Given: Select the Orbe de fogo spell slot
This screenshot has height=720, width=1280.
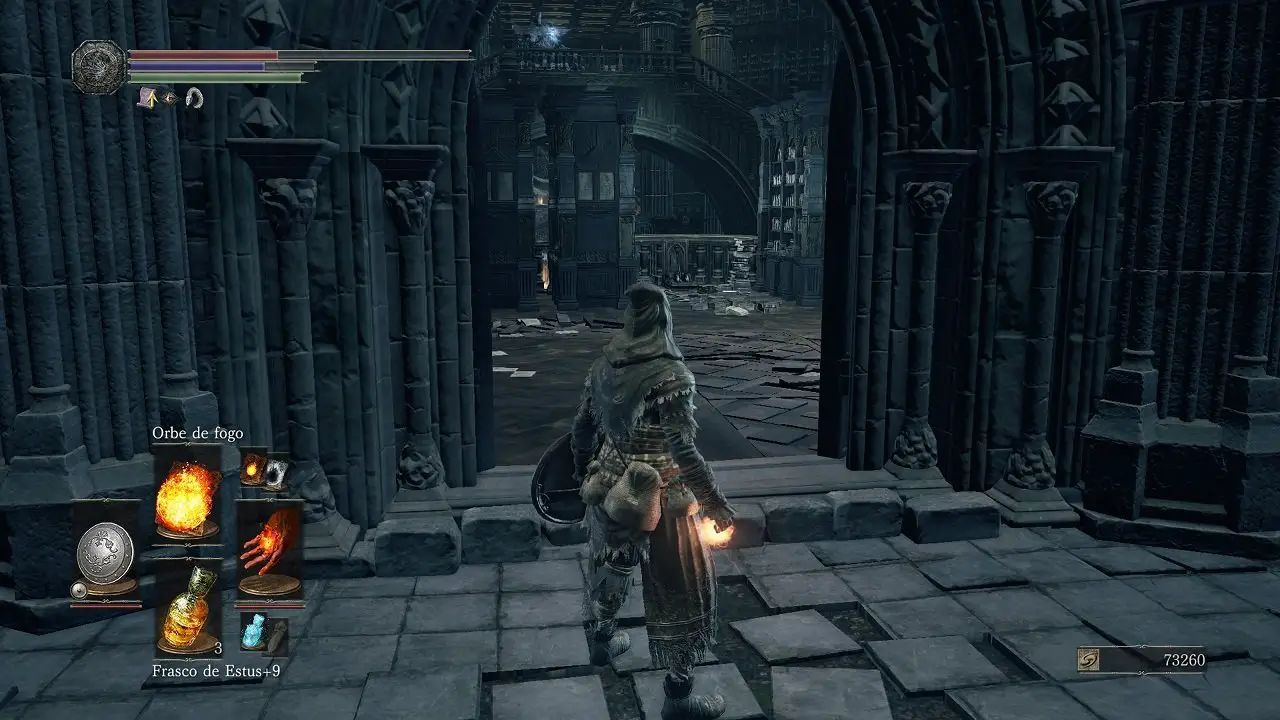Looking at the screenshot, I should pos(187,497).
